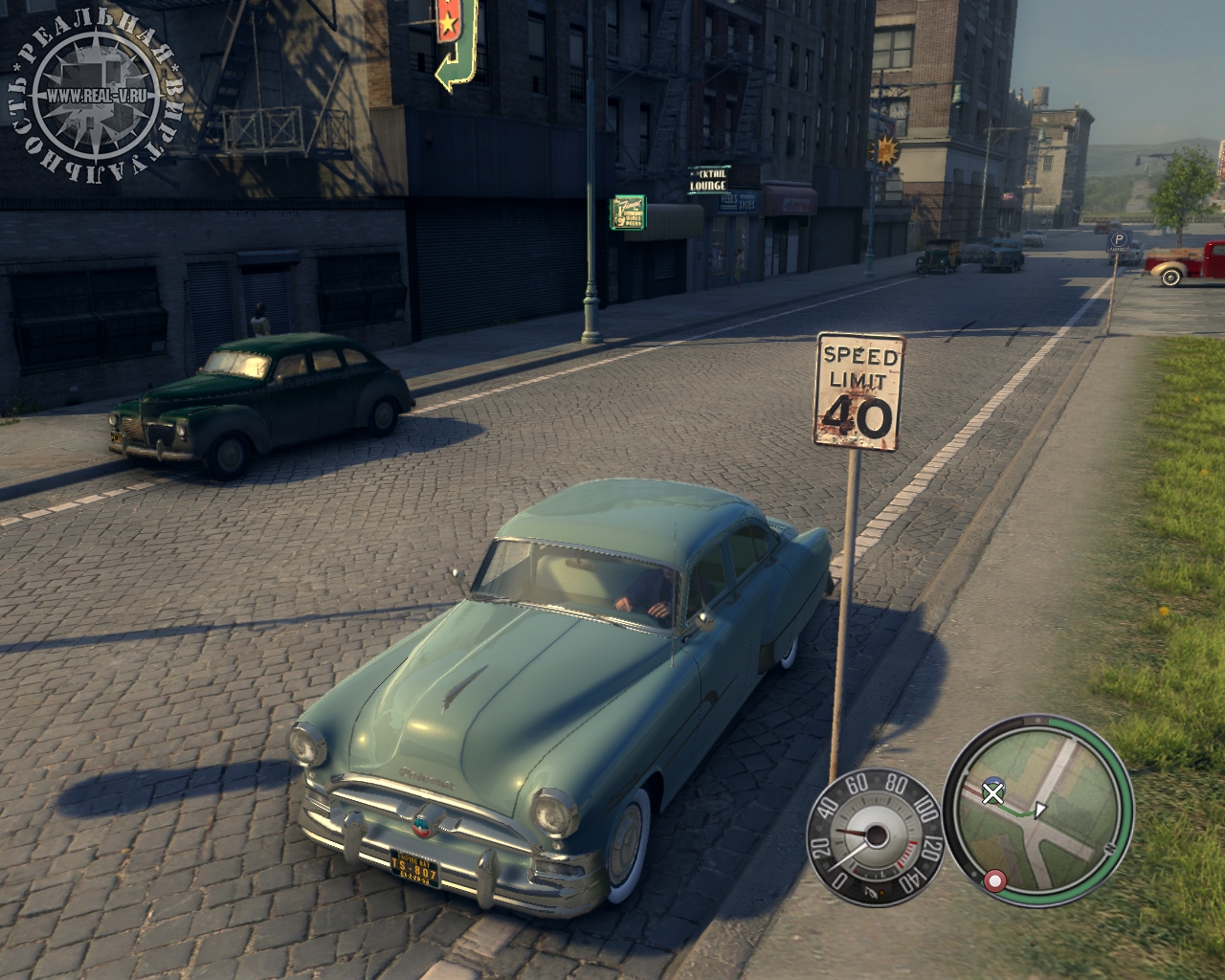Click the REAL-V.RU watermark logo
The height and width of the screenshot is (980, 1225).
pos(94,98)
